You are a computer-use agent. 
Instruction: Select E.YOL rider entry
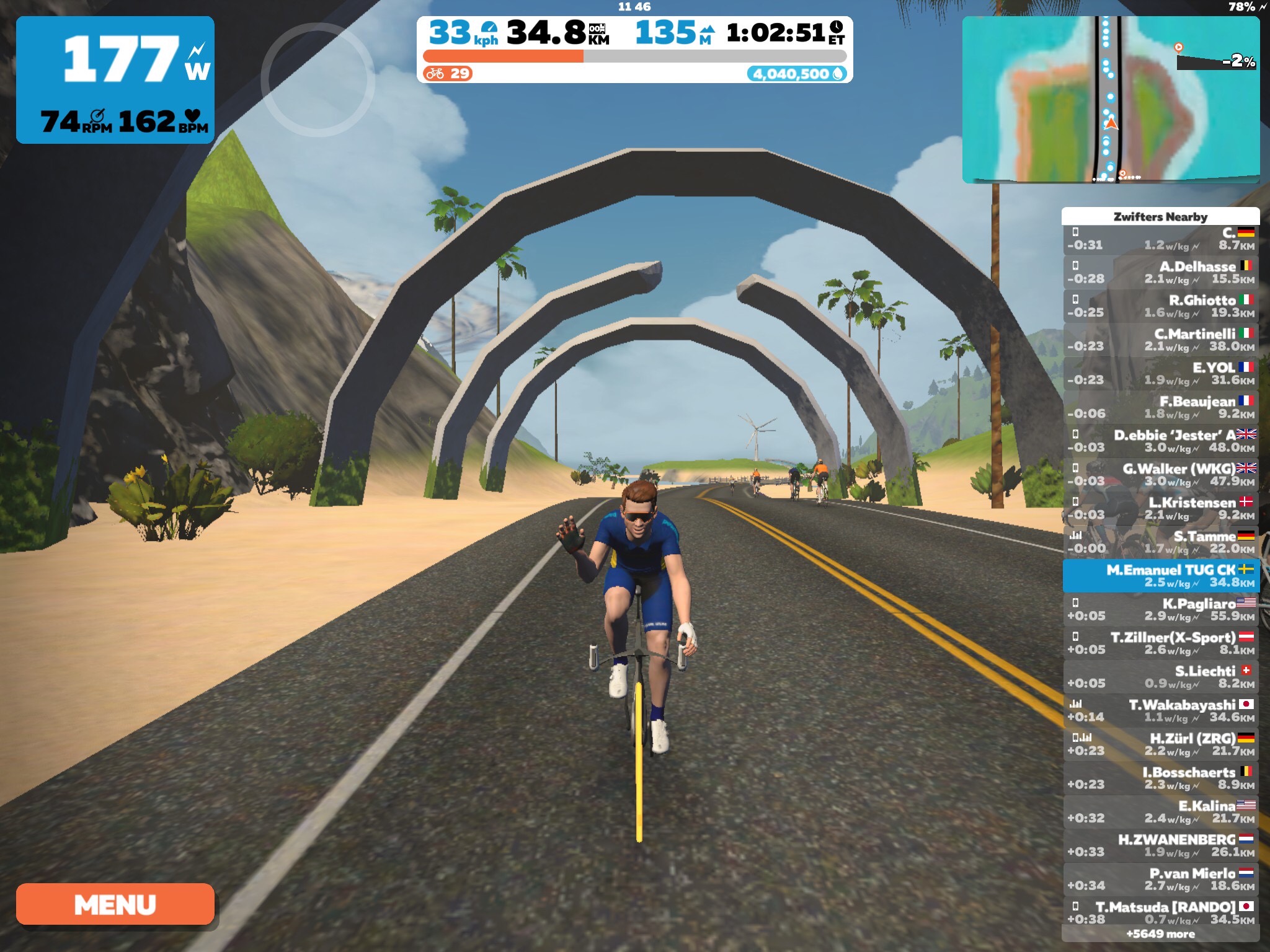(x=1160, y=374)
